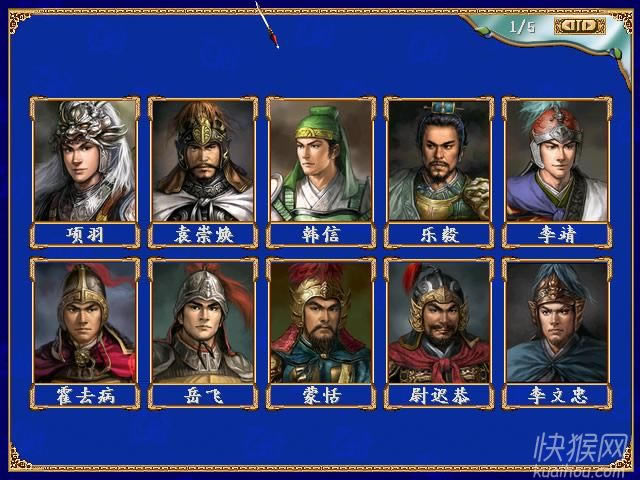Viewport: 640px width, 480px height.
Task: Pick 韩信 with the green headscarf
Action: pos(321,160)
